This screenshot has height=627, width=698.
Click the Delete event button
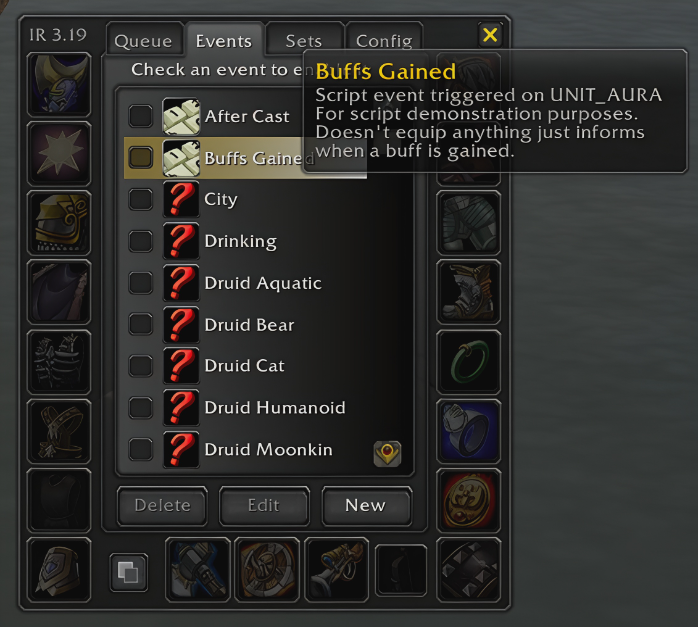162,505
